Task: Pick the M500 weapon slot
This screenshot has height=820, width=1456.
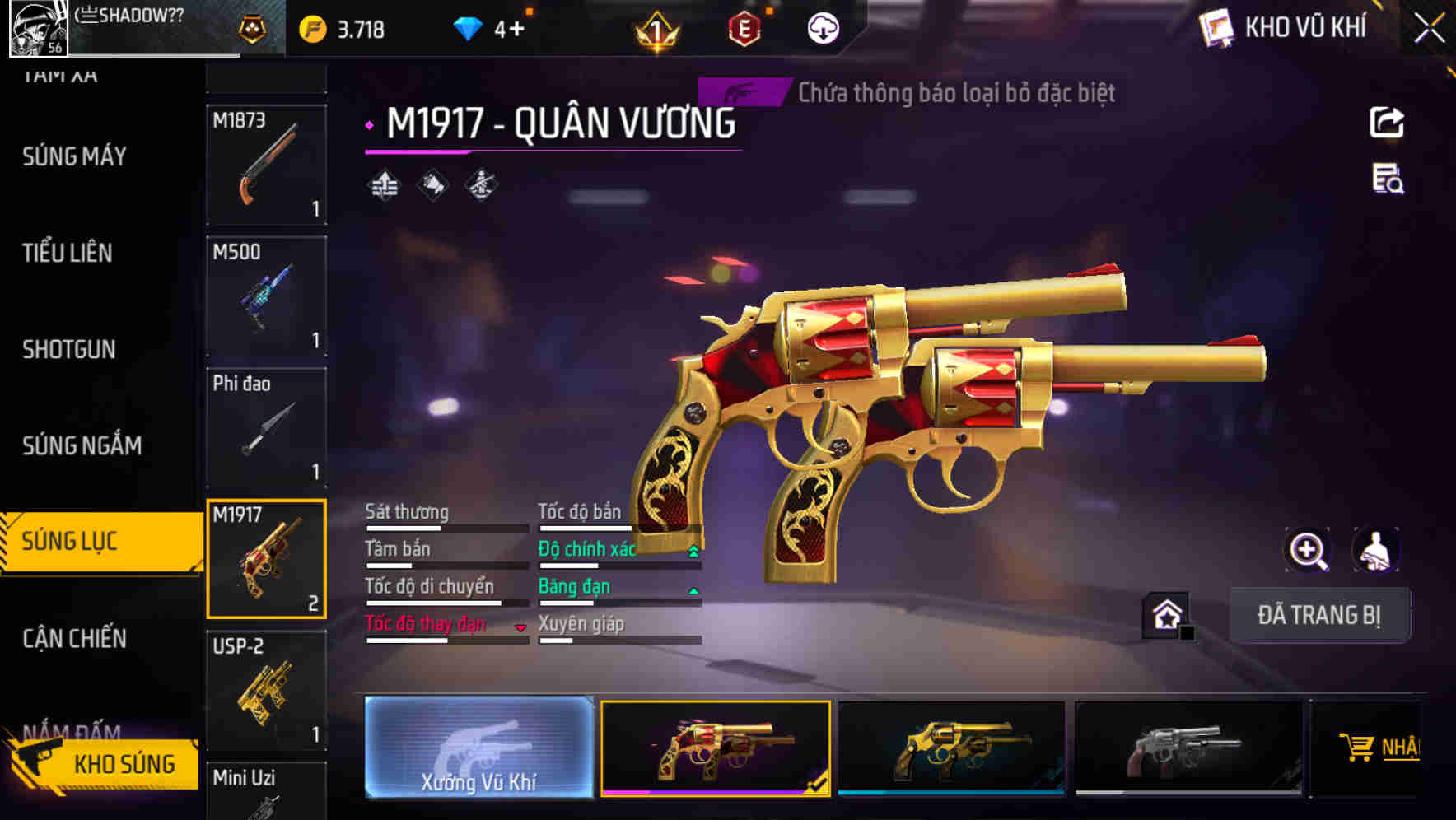Action: point(266,296)
